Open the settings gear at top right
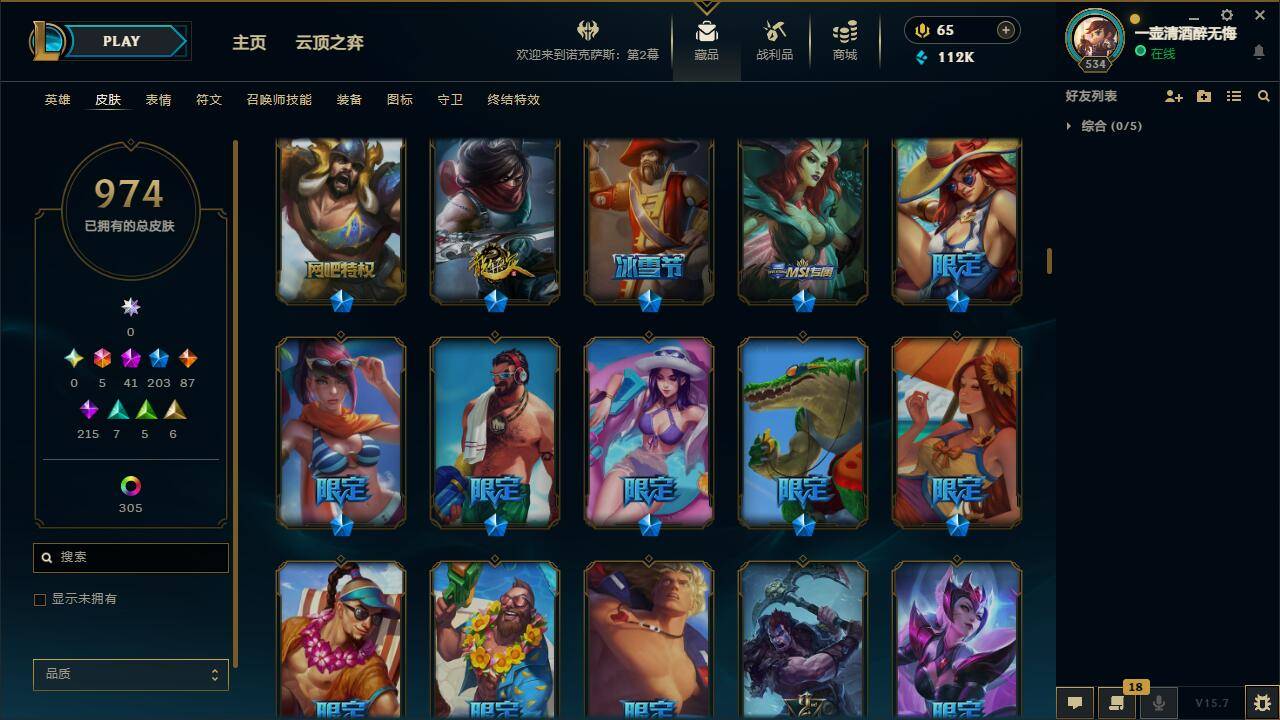 (x=1226, y=15)
